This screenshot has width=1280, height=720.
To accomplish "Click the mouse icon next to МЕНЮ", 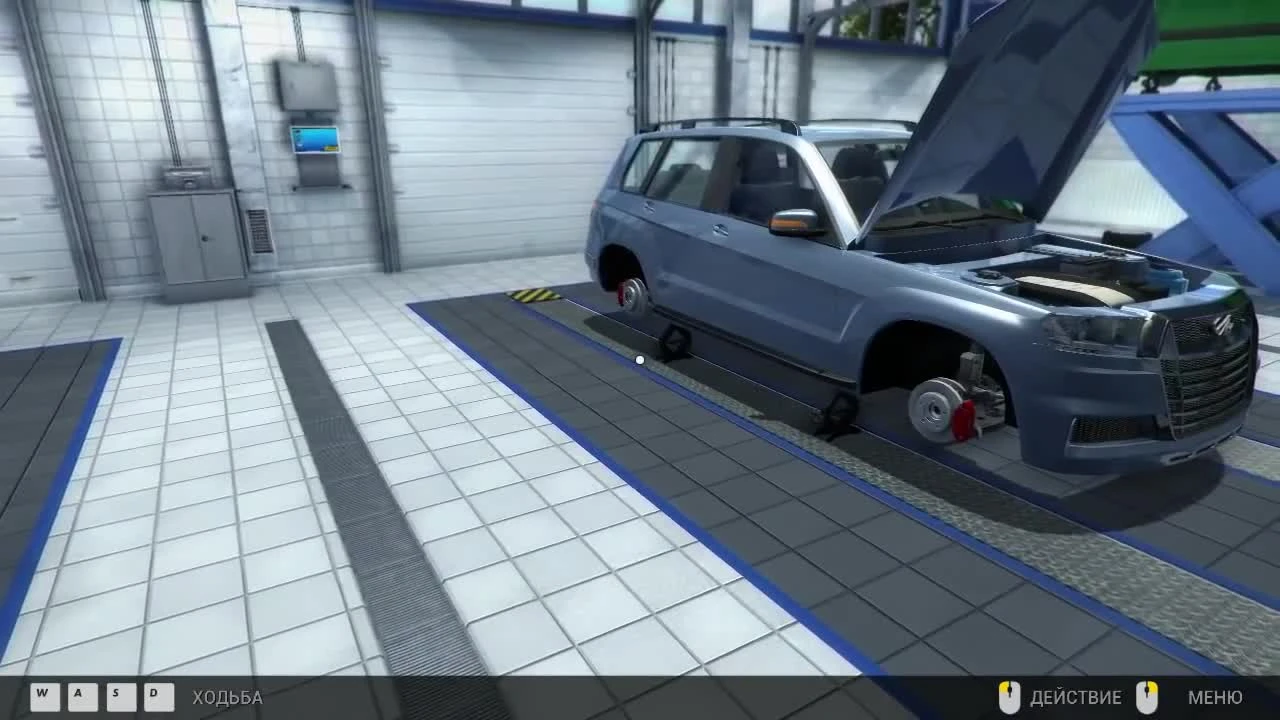I will (1148, 697).
